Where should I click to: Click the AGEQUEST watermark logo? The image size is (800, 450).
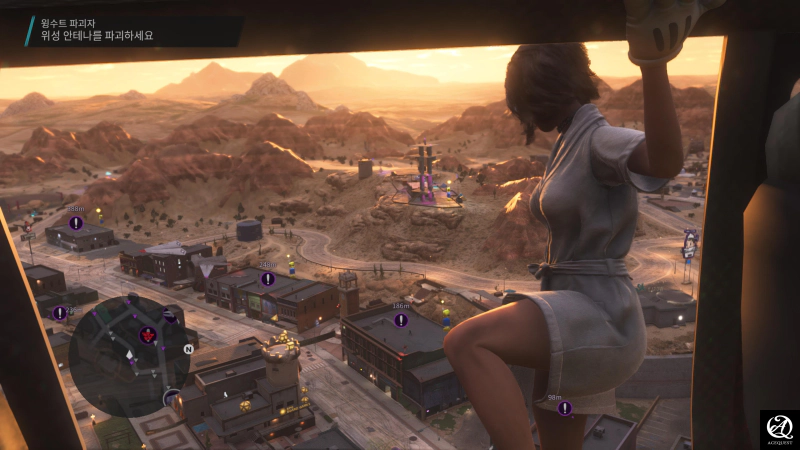click(779, 429)
